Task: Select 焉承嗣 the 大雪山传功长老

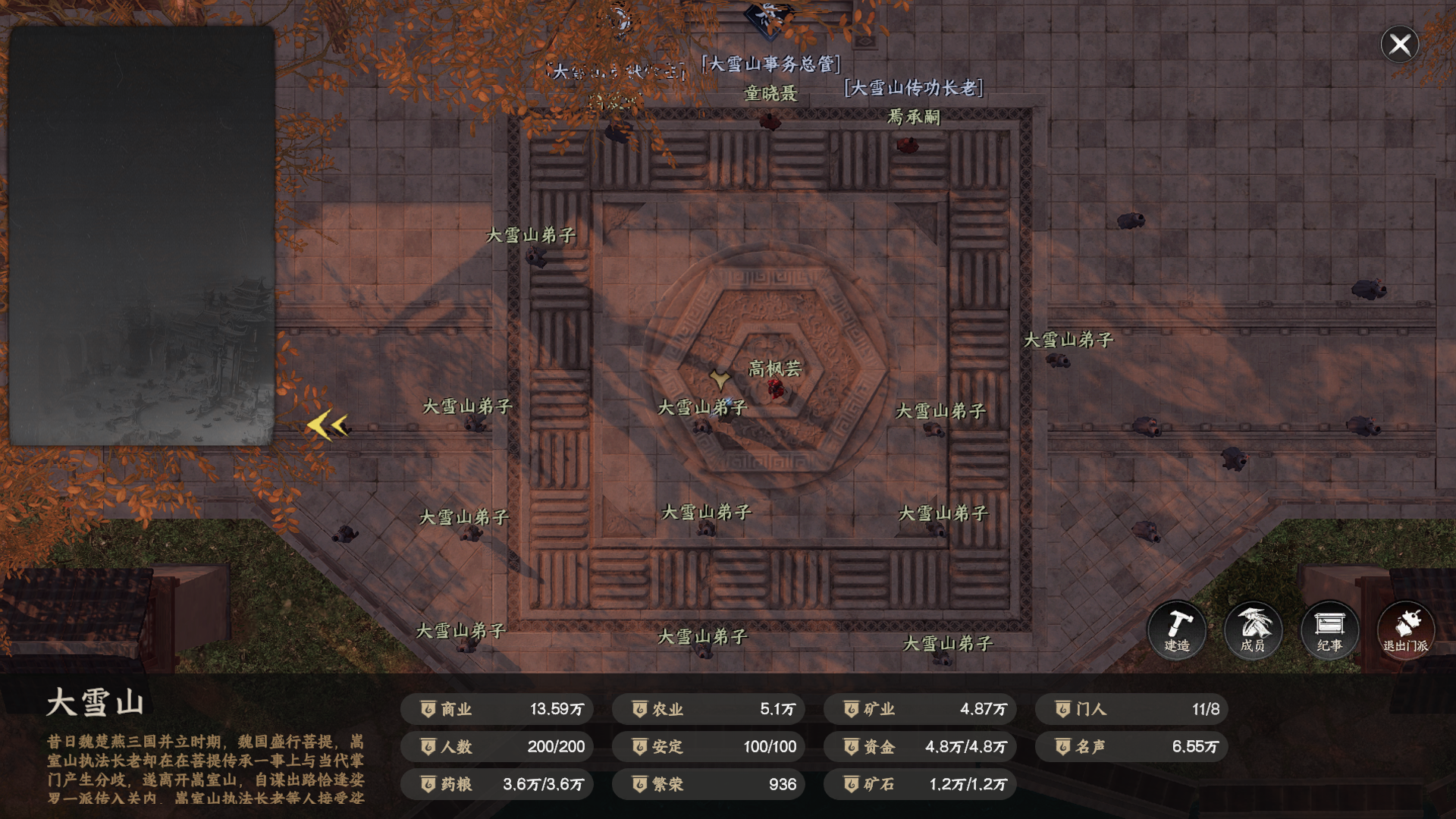Action: coord(906,144)
